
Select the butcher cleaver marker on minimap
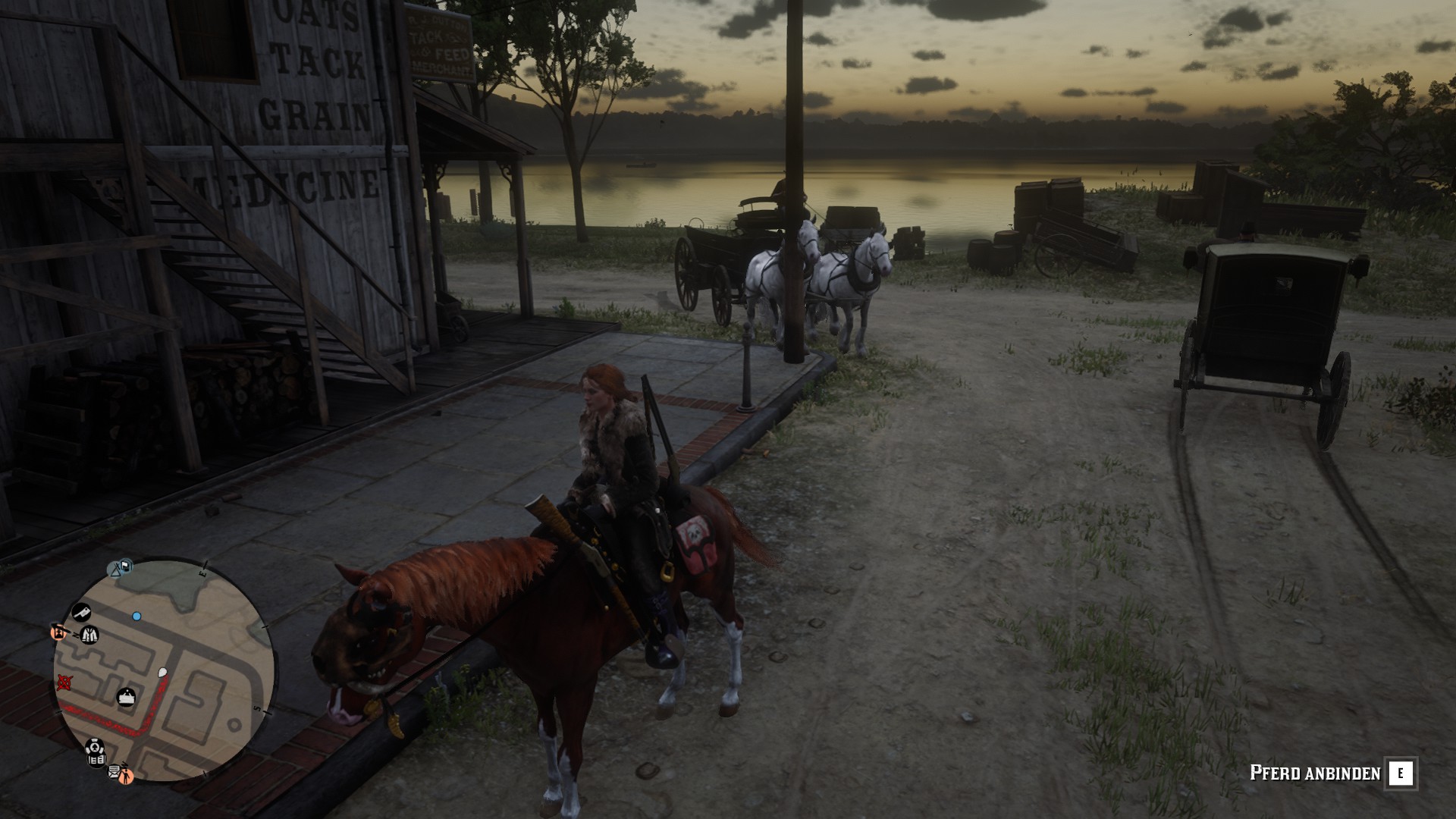81,611
